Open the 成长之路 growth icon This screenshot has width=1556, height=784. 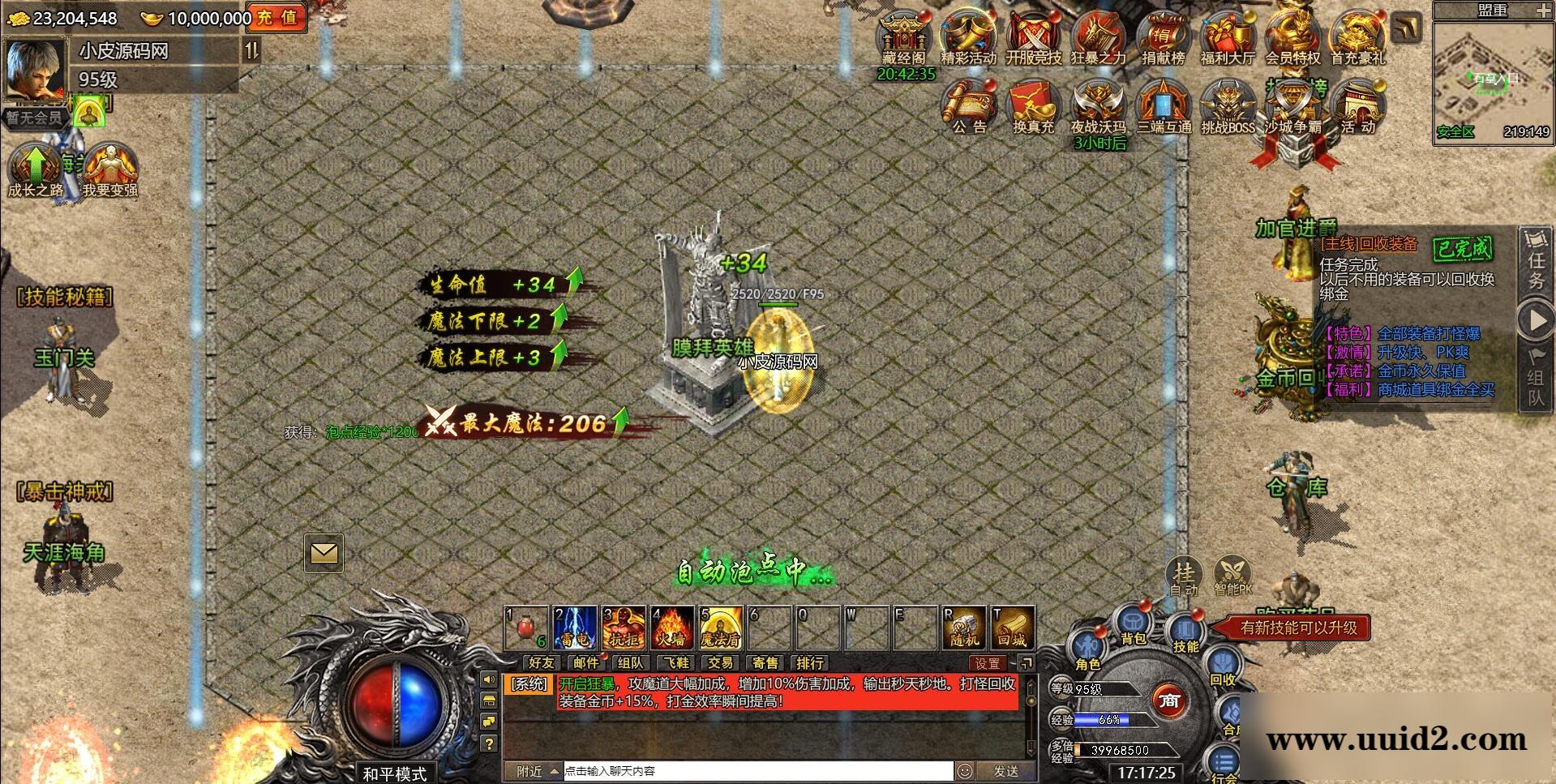click(36, 169)
